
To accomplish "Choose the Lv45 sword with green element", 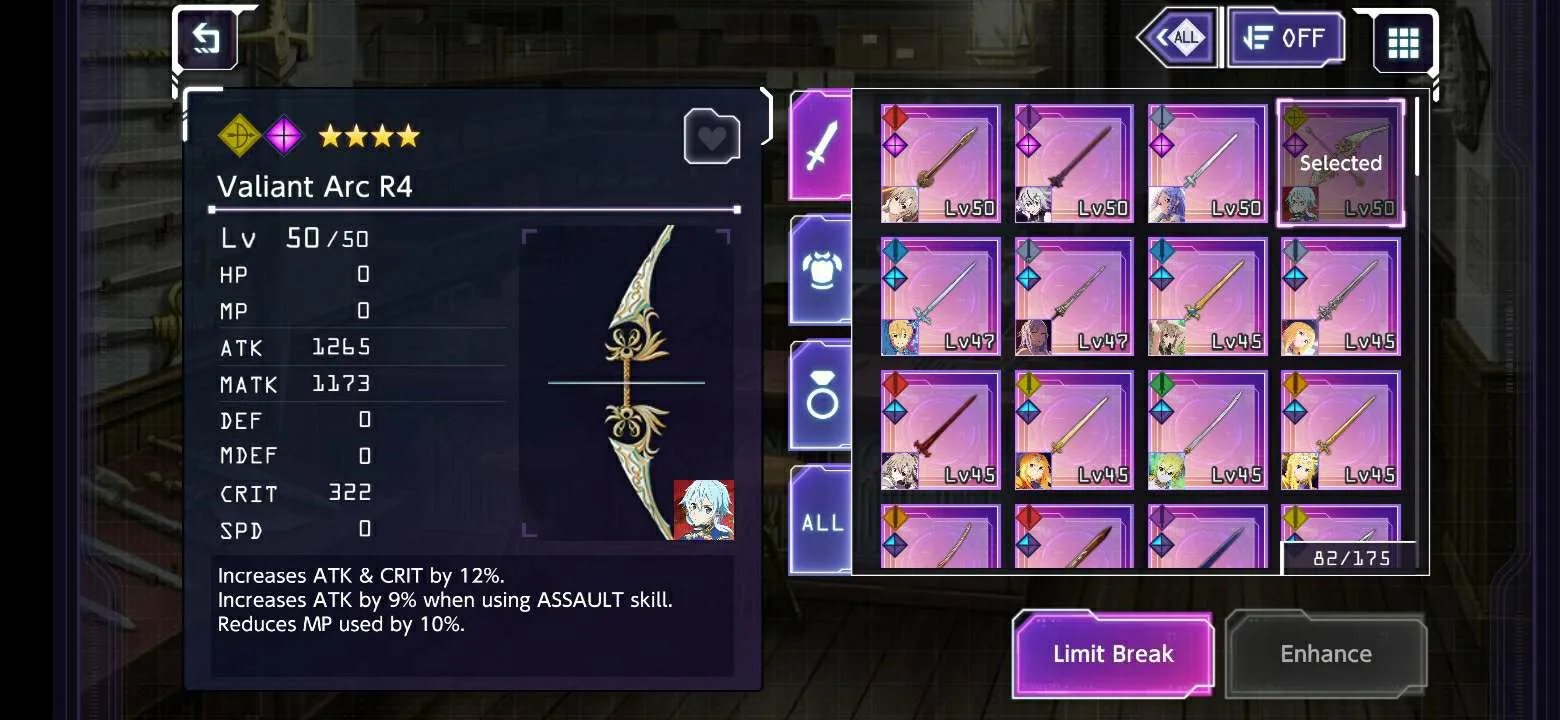I will pyautogui.click(x=1207, y=430).
